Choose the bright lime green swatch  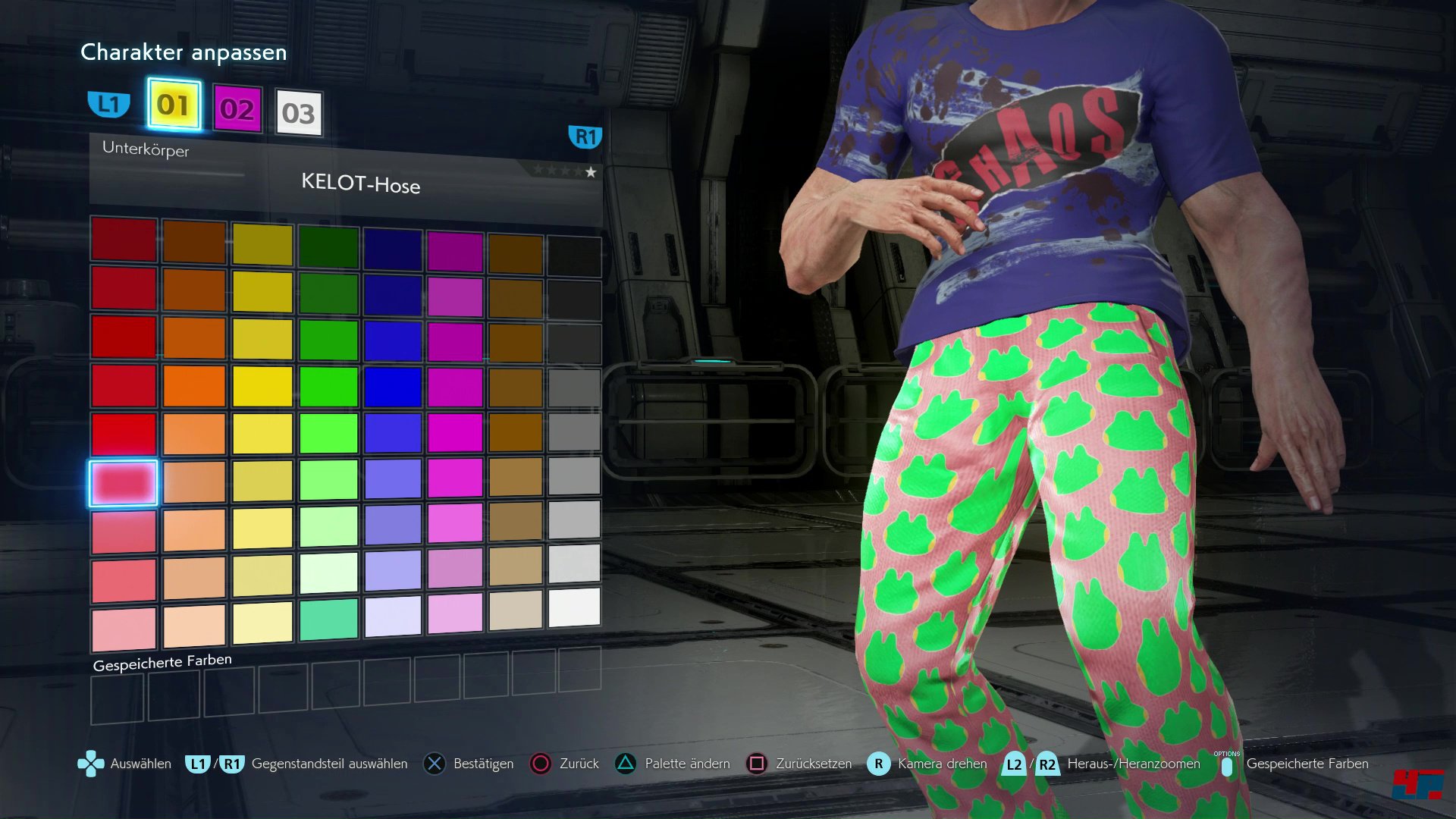pyautogui.click(x=328, y=433)
